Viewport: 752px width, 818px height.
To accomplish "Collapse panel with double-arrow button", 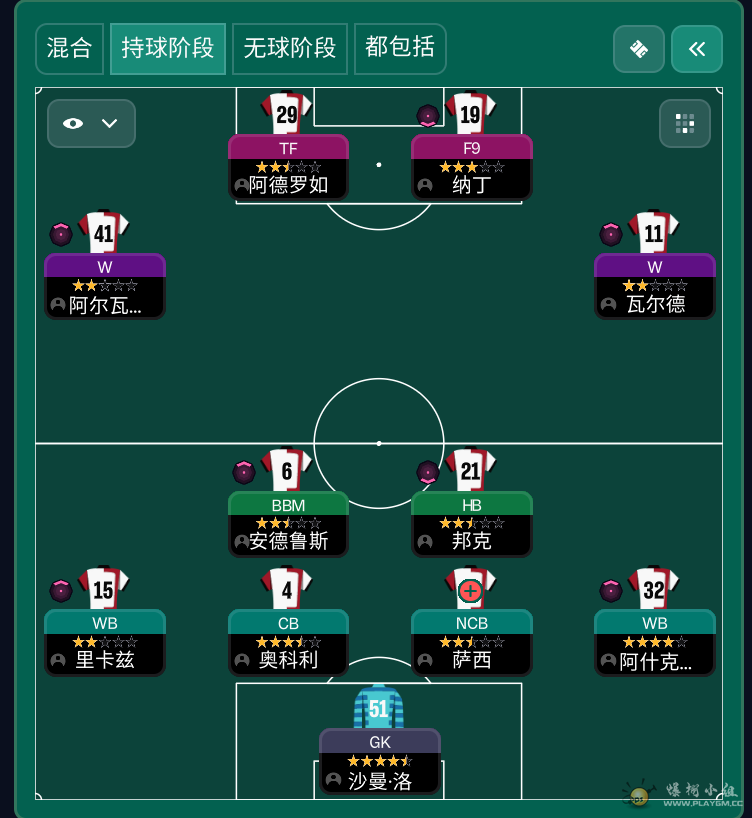I will point(696,49).
